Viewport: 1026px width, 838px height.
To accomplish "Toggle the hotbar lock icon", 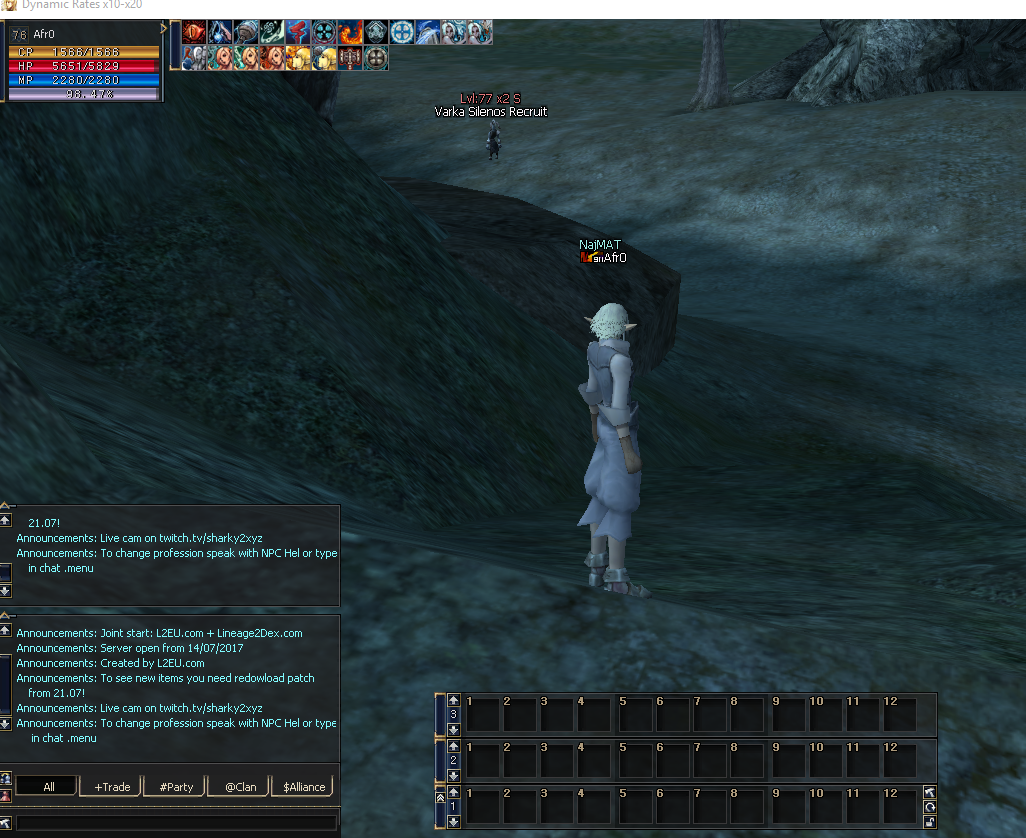I will pos(930,822).
